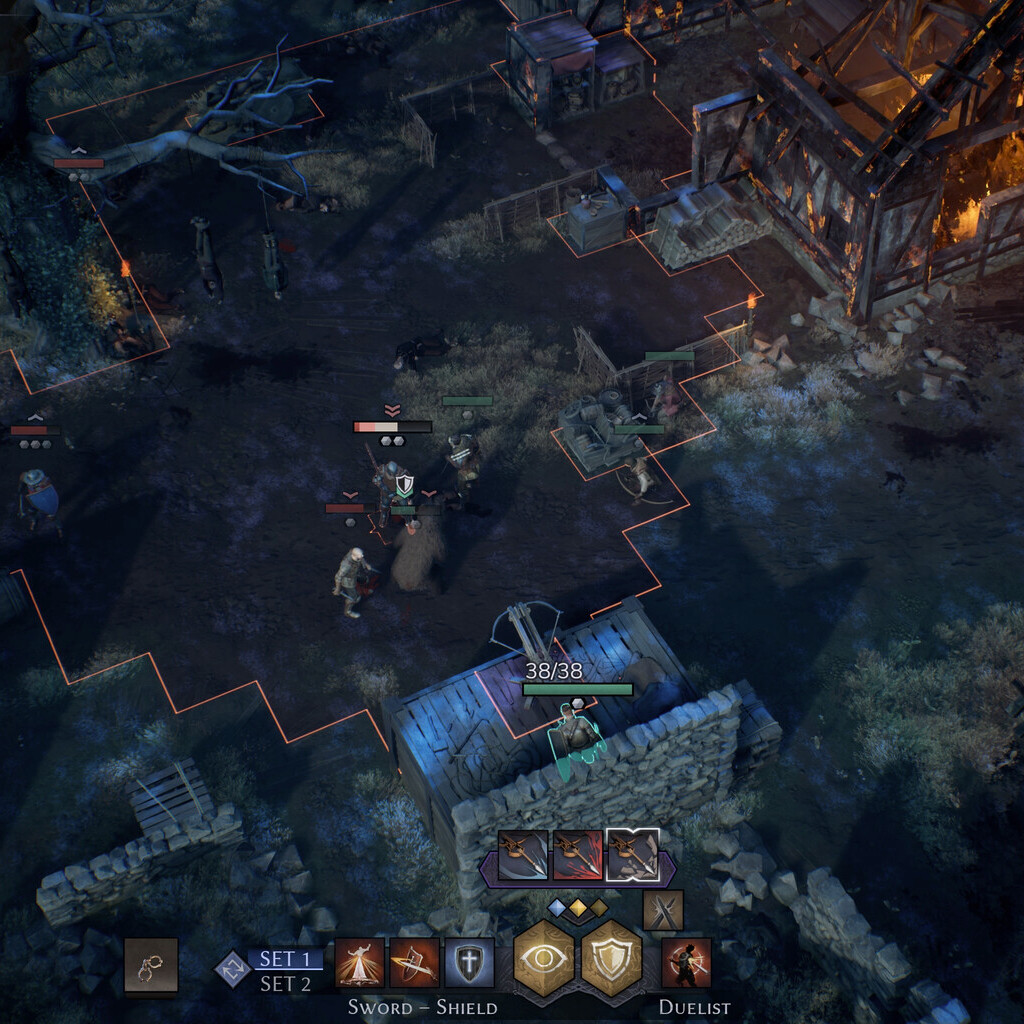Select the highlighted third ballista shot
The image size is (1024, 1024).
(x=633, y=855)
